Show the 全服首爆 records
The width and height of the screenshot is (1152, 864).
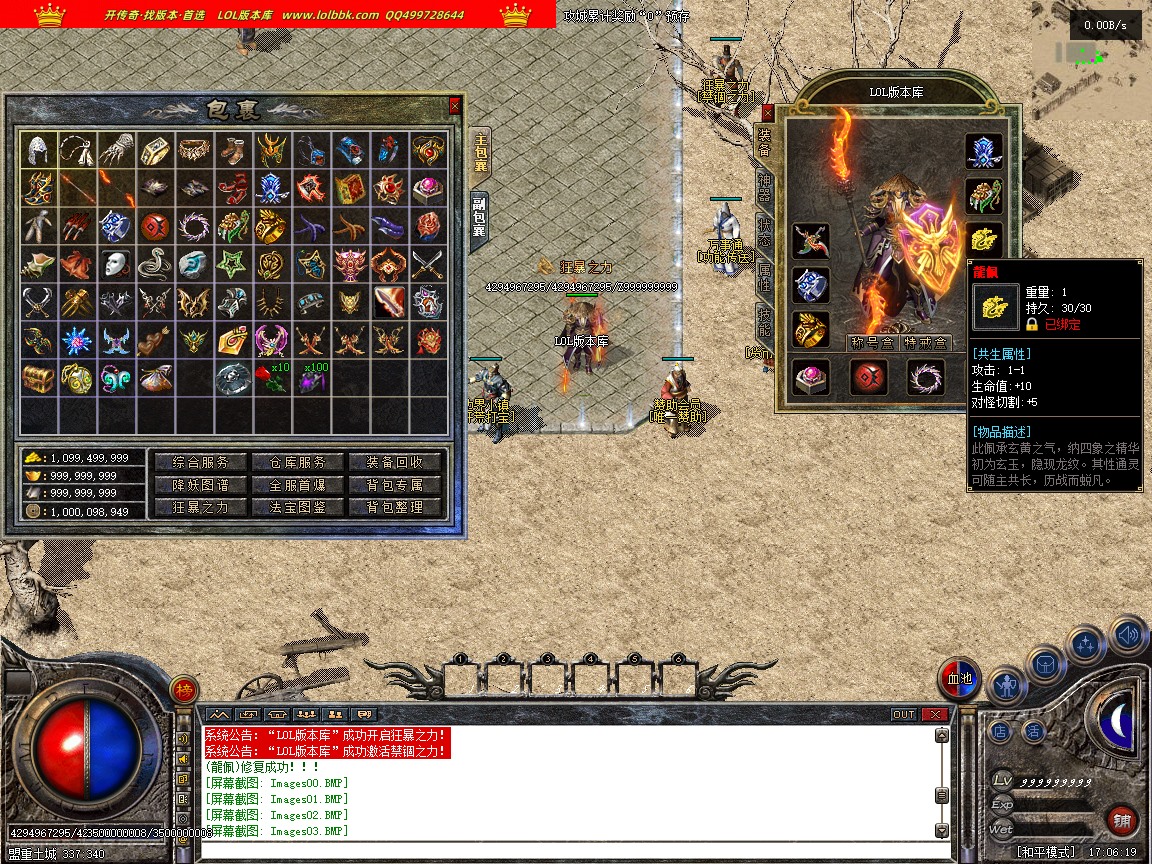coord(298,485)
